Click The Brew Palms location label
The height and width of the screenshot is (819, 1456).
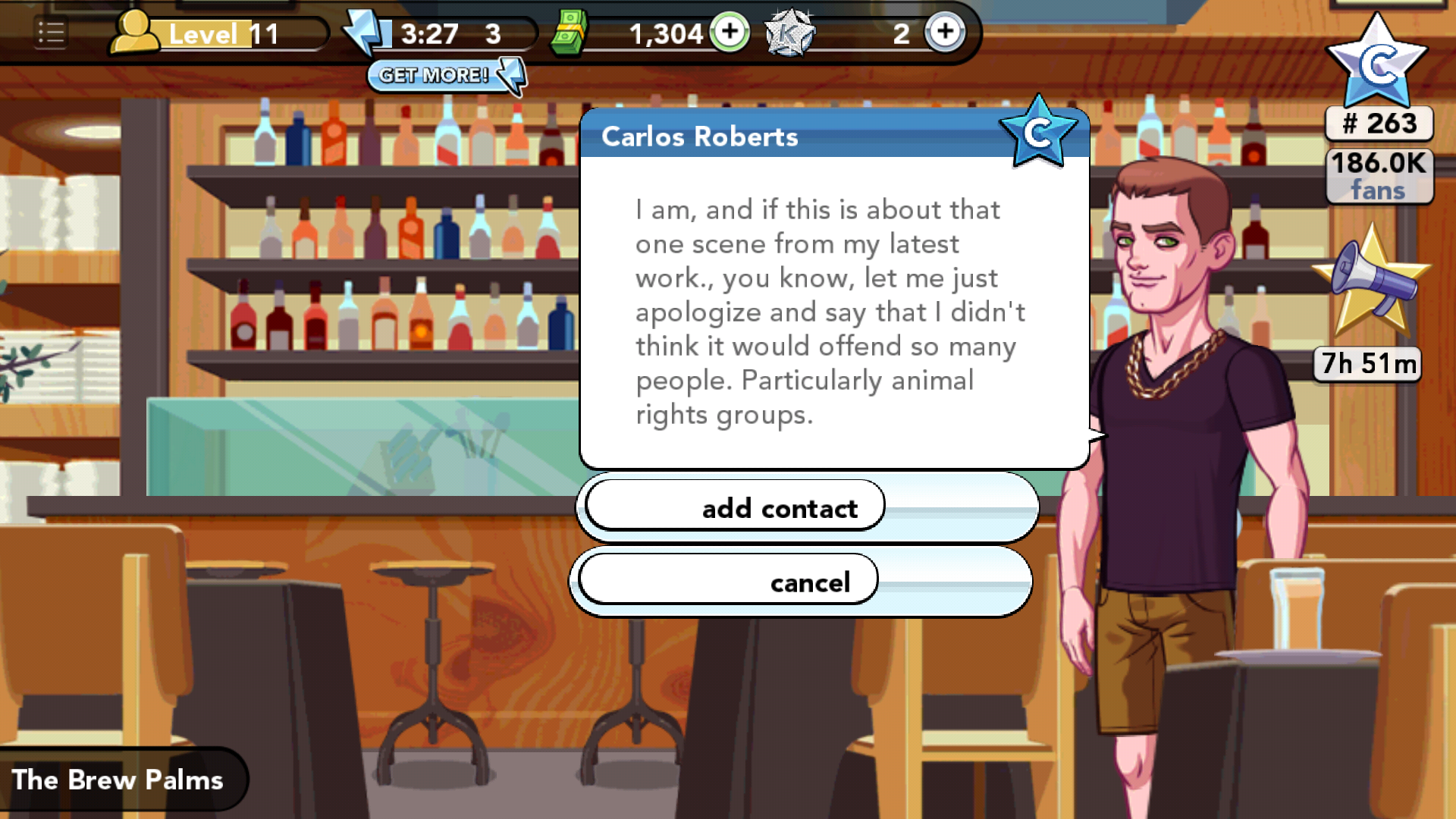coord(118,780)
